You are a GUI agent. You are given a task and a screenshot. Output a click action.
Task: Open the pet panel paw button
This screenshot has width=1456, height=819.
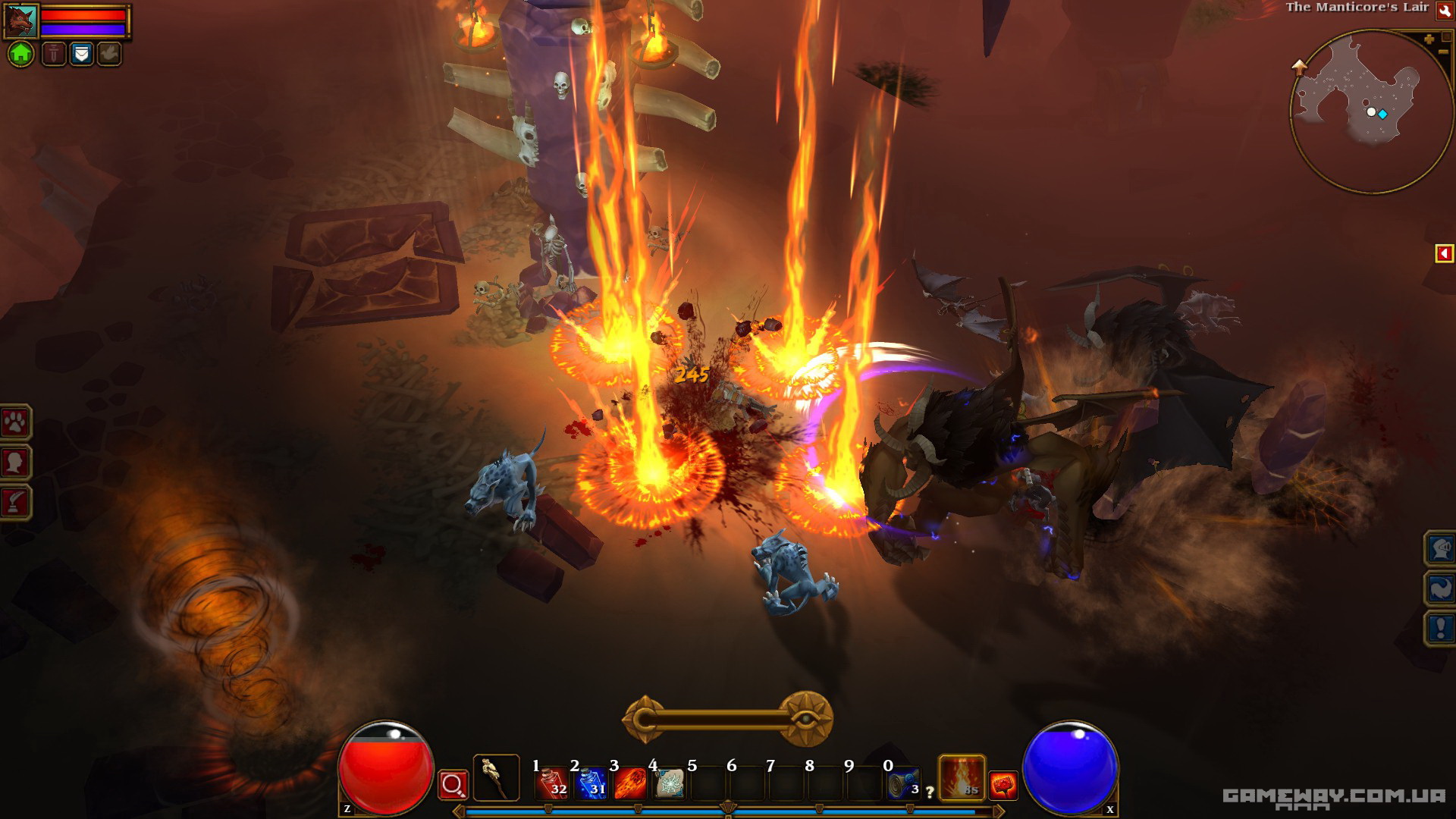(x=16, y=422)
